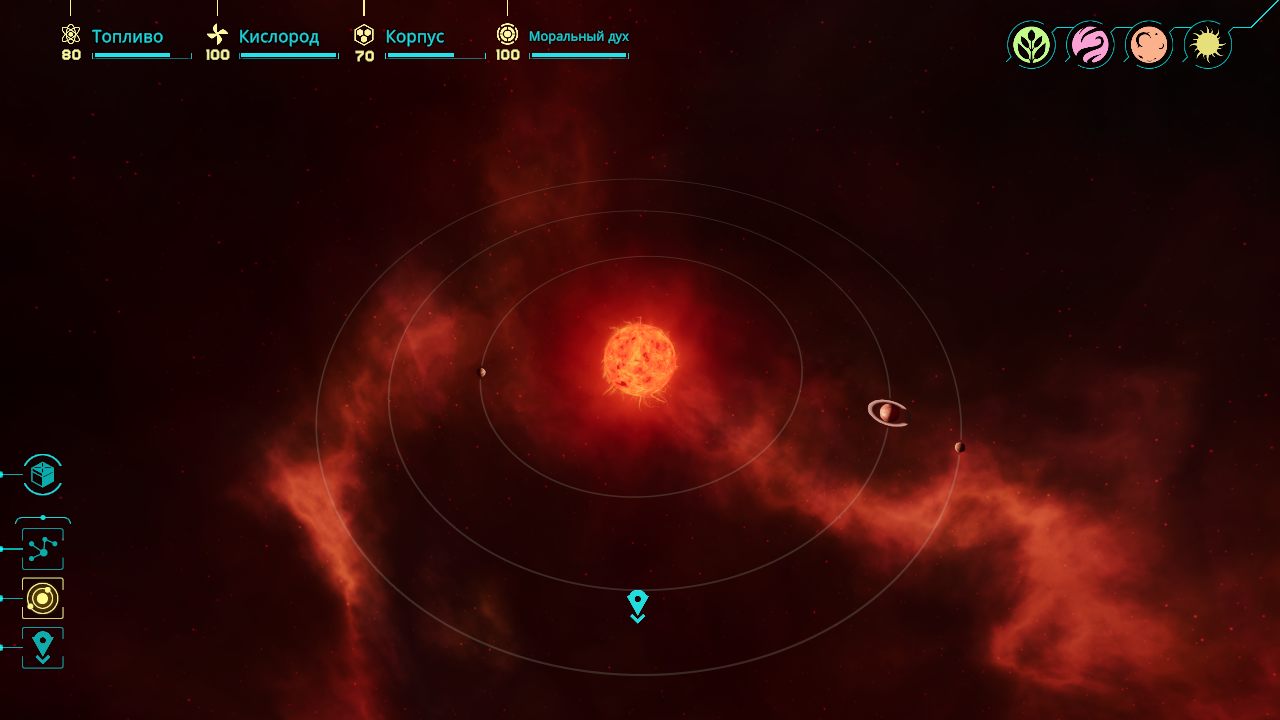Open the galaxy star map node icon
This screenshot has width=1280, height=720.
coord(42,549)
